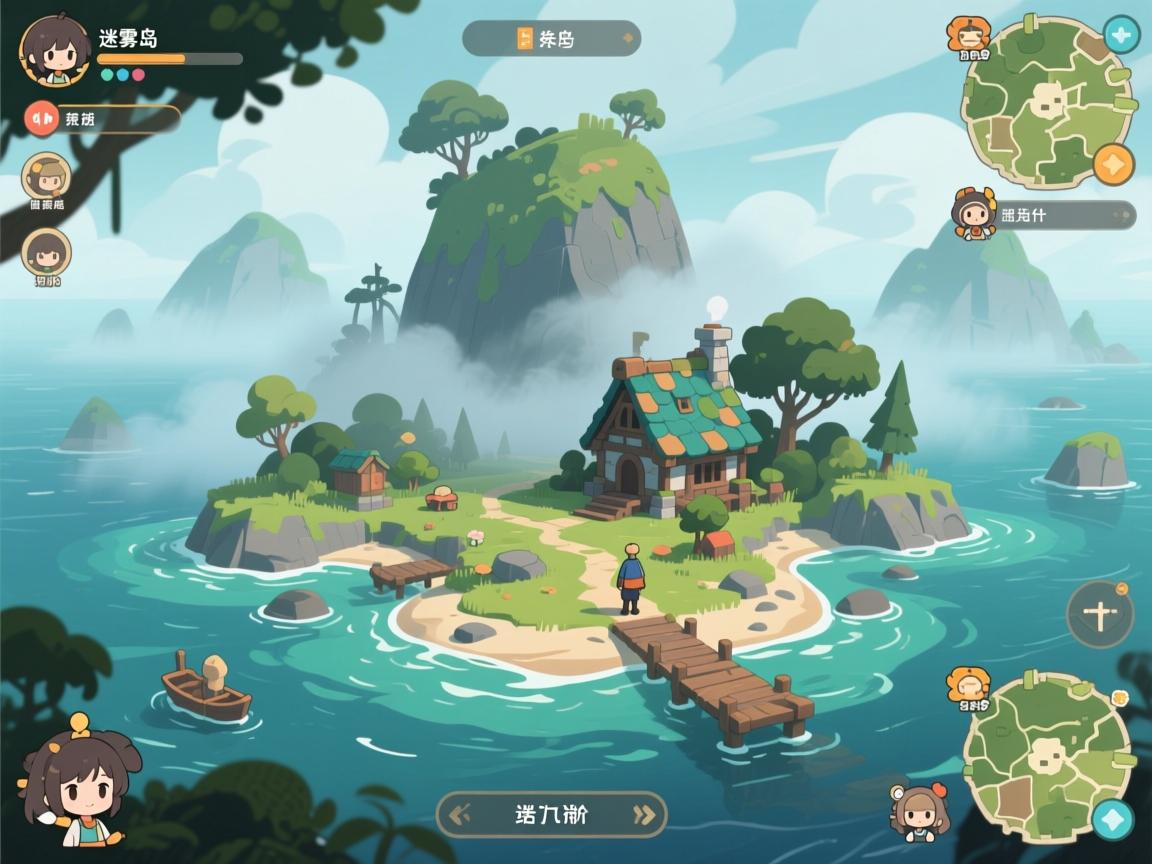Tap the teal diamond button on the lower minimap
Viewport: 1152px width, 864px height.
click(x=1111, y=819)
